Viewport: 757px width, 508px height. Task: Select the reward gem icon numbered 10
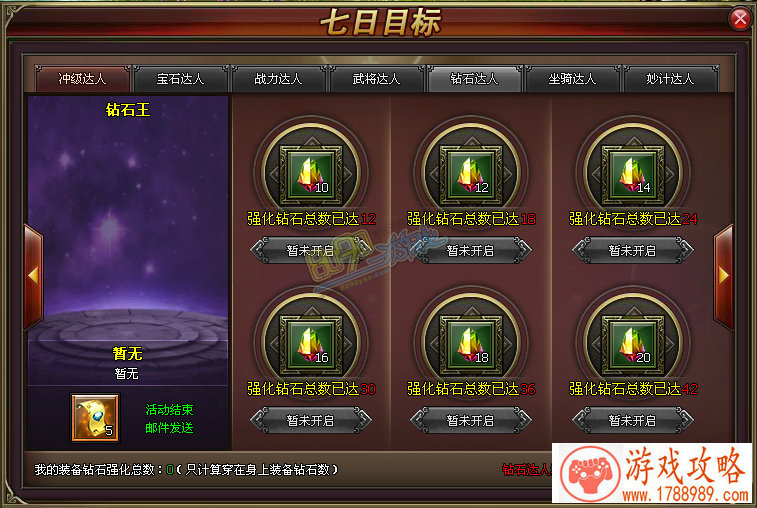tap(308, 170)
